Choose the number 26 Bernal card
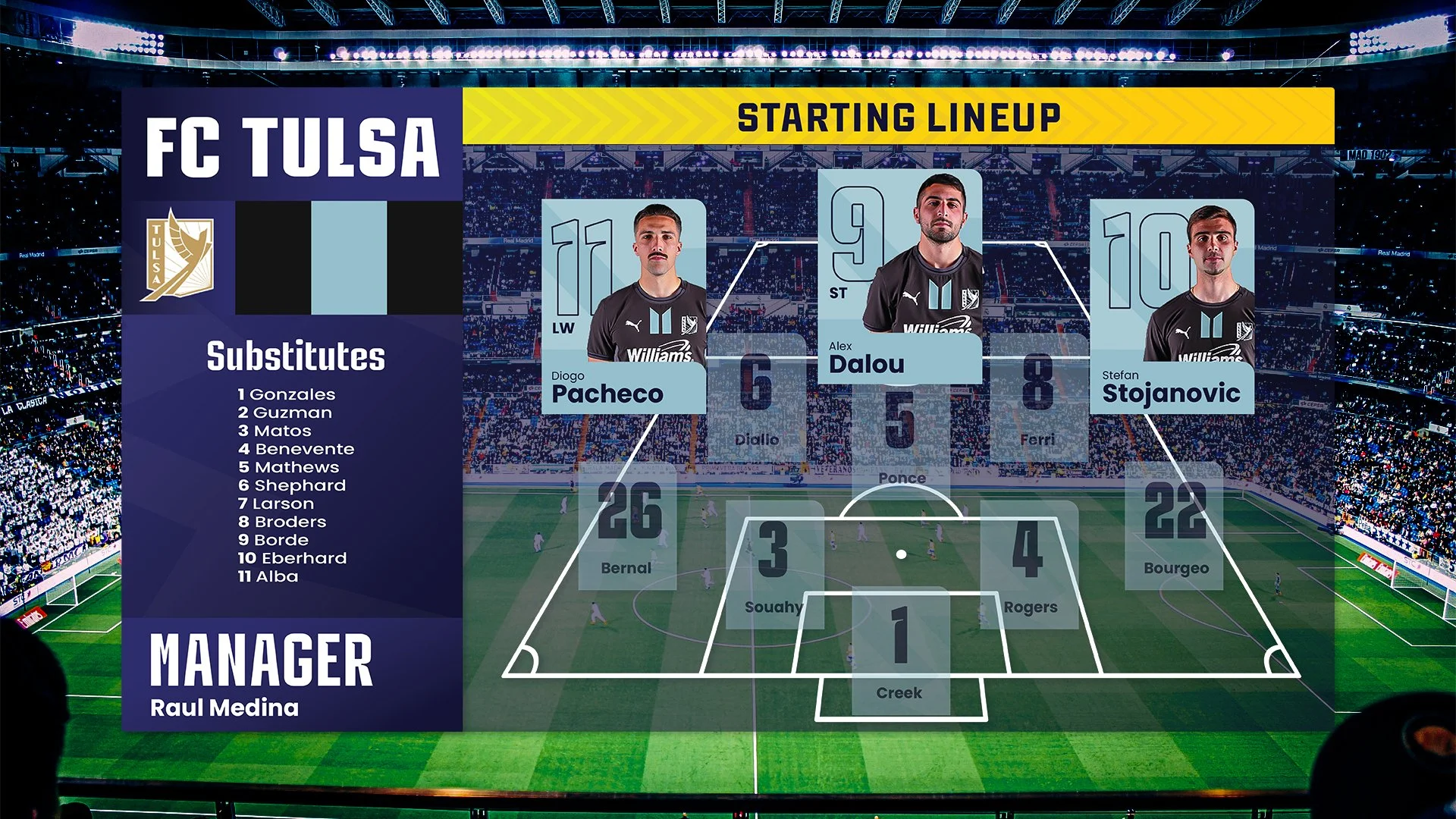Image resolution: width=1456 pixels, height=819 pixels. point(627,526)
